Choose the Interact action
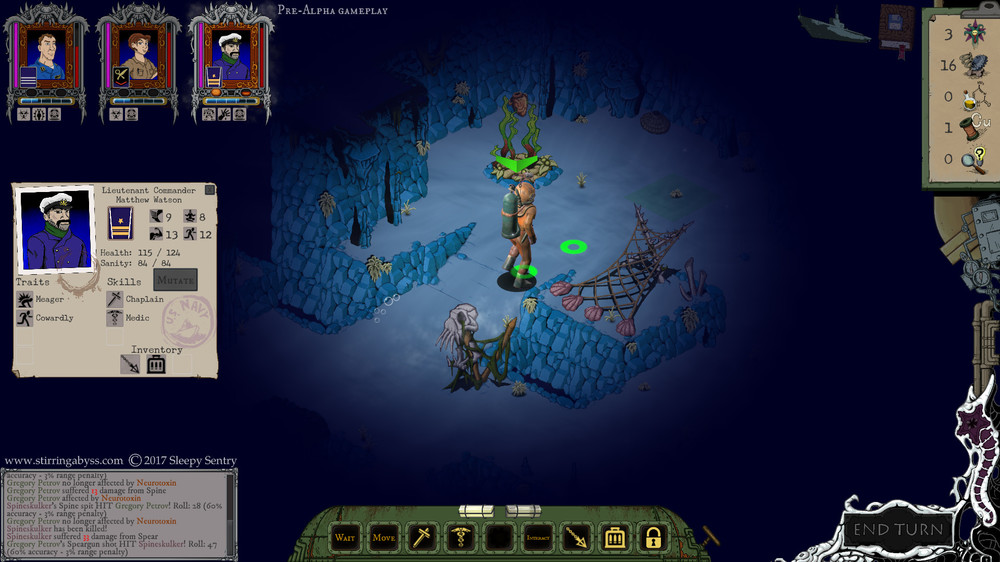1000x562 pixels. click(x=538, y=538)
